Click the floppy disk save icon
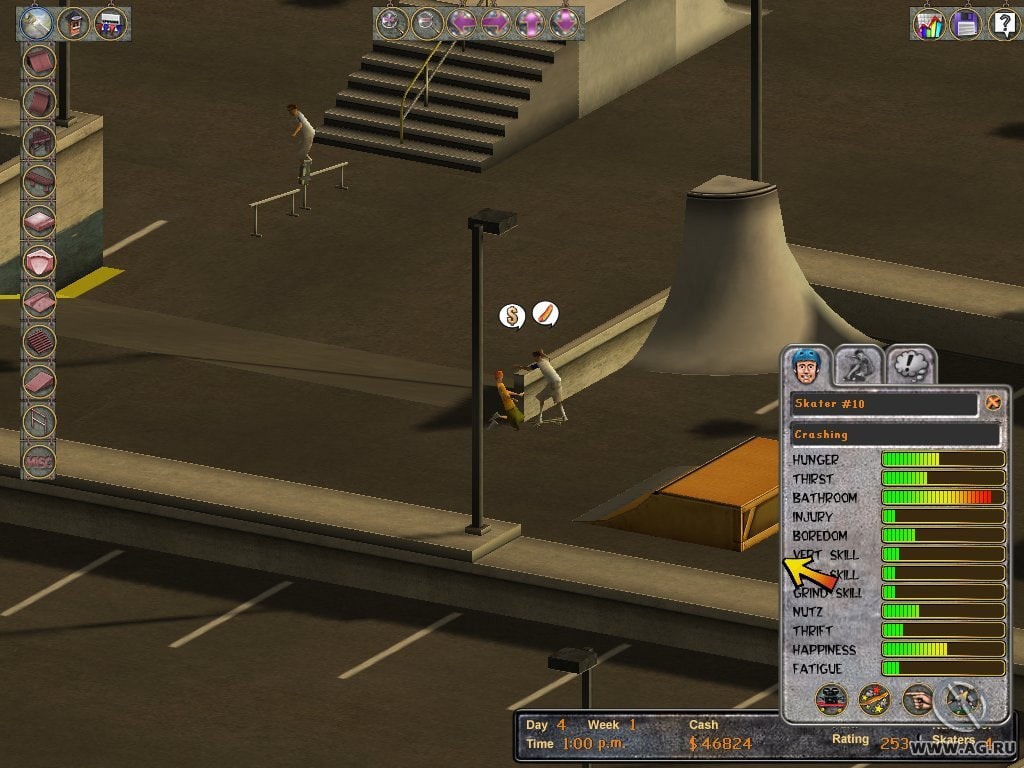The image size is (1024, 768). pos(966,24)
